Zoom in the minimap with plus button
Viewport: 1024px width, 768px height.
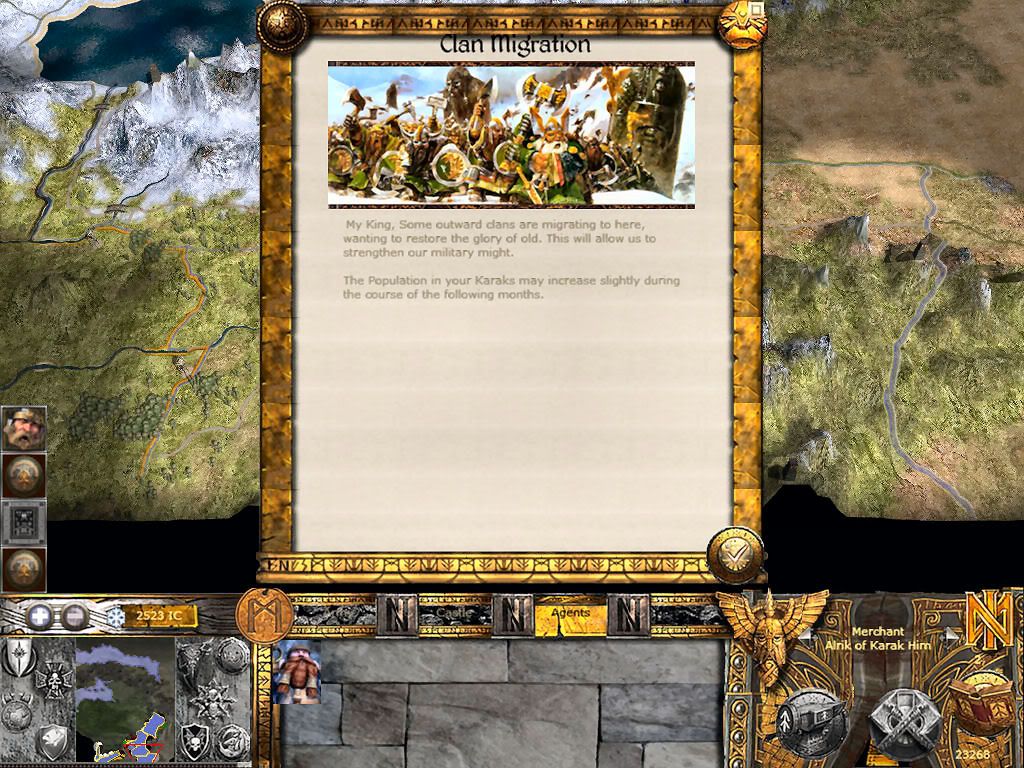[39, 616]
